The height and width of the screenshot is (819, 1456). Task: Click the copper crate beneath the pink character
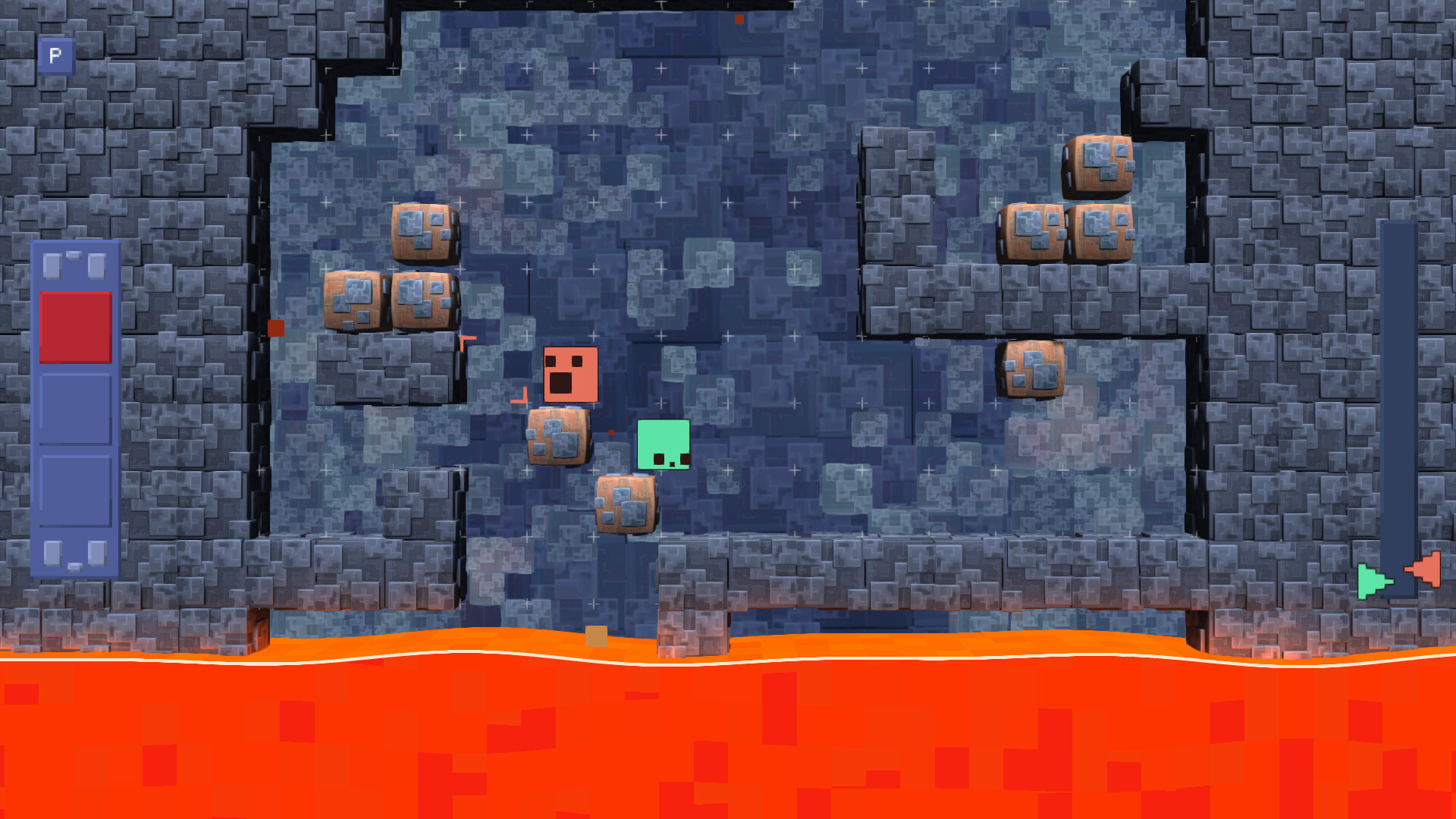click(558, 438)
